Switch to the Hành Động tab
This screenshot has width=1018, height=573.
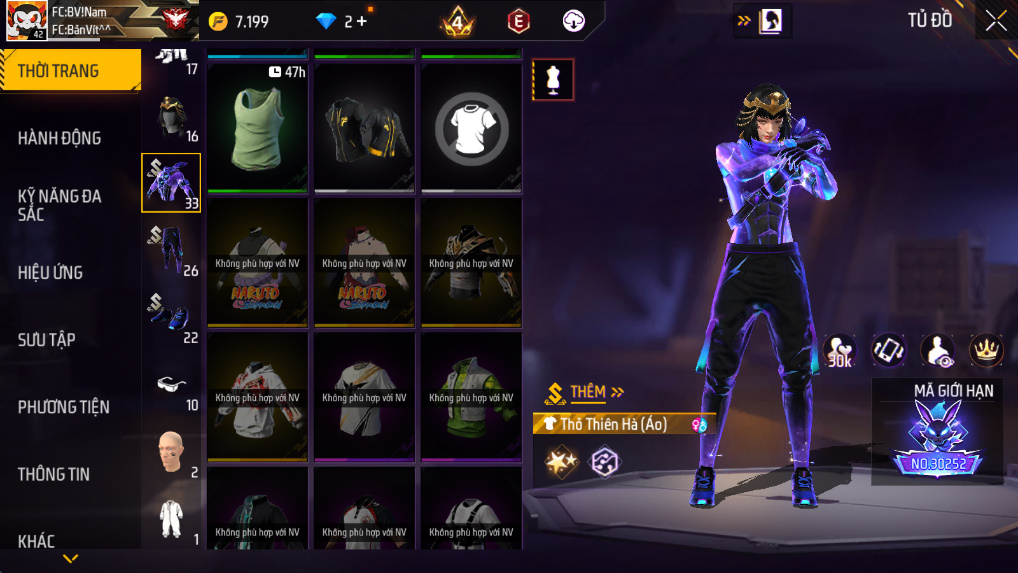(x=60, y=138)
